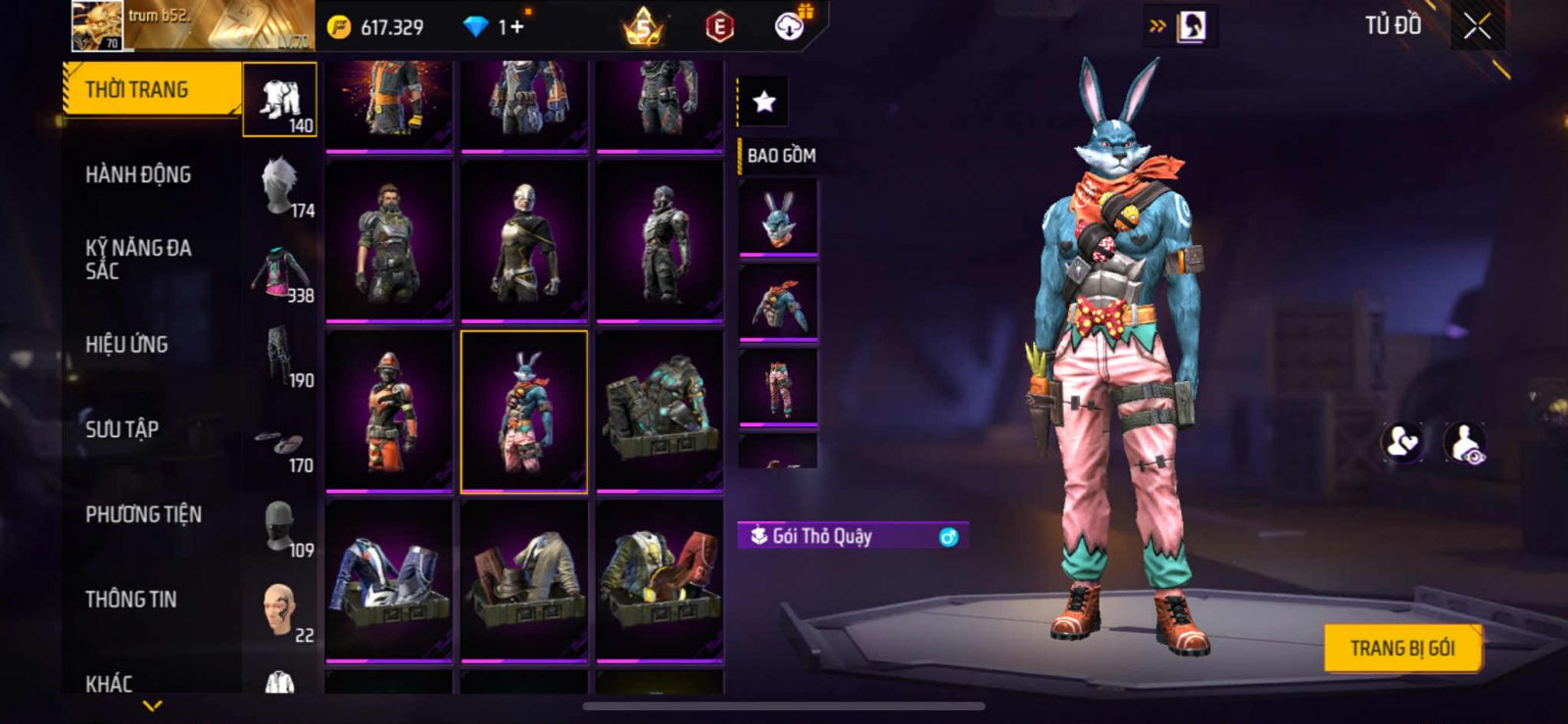Click the TRANG BỊ GÓI equip button
This screenshot has width=1568, height=724.
[1402, 648]
